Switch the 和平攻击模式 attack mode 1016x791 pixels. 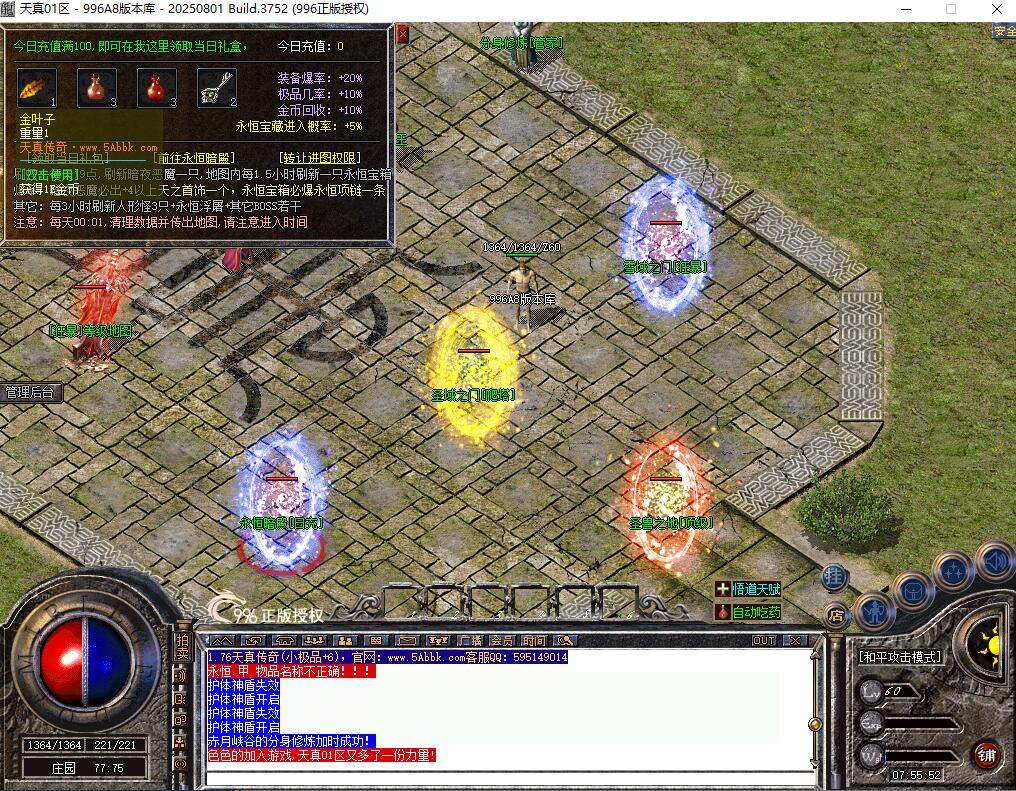[900, 657]
